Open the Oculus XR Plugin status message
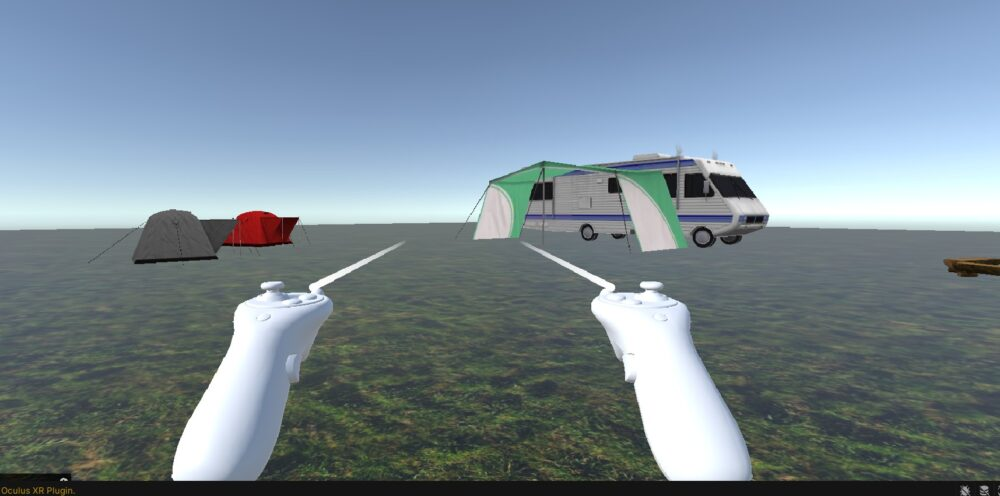The image size is (1000, 496). coord(38,490)
